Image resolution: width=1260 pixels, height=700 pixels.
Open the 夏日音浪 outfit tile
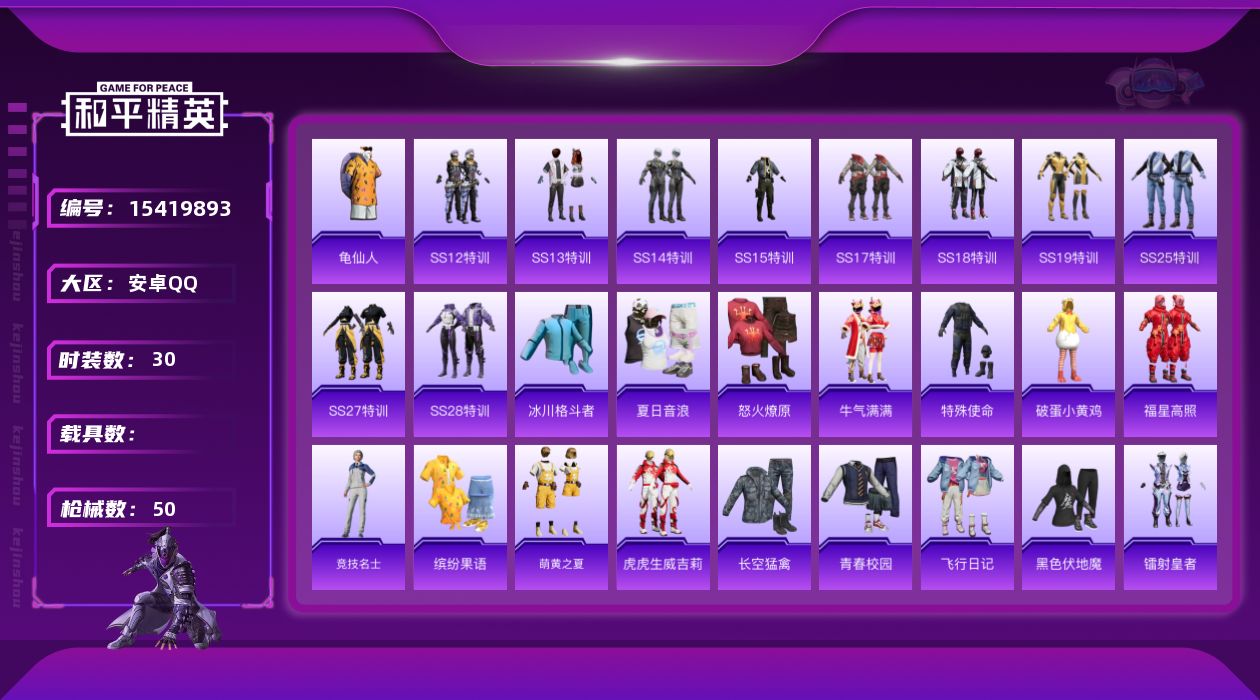pyautogui.click(x=663, y=363)
